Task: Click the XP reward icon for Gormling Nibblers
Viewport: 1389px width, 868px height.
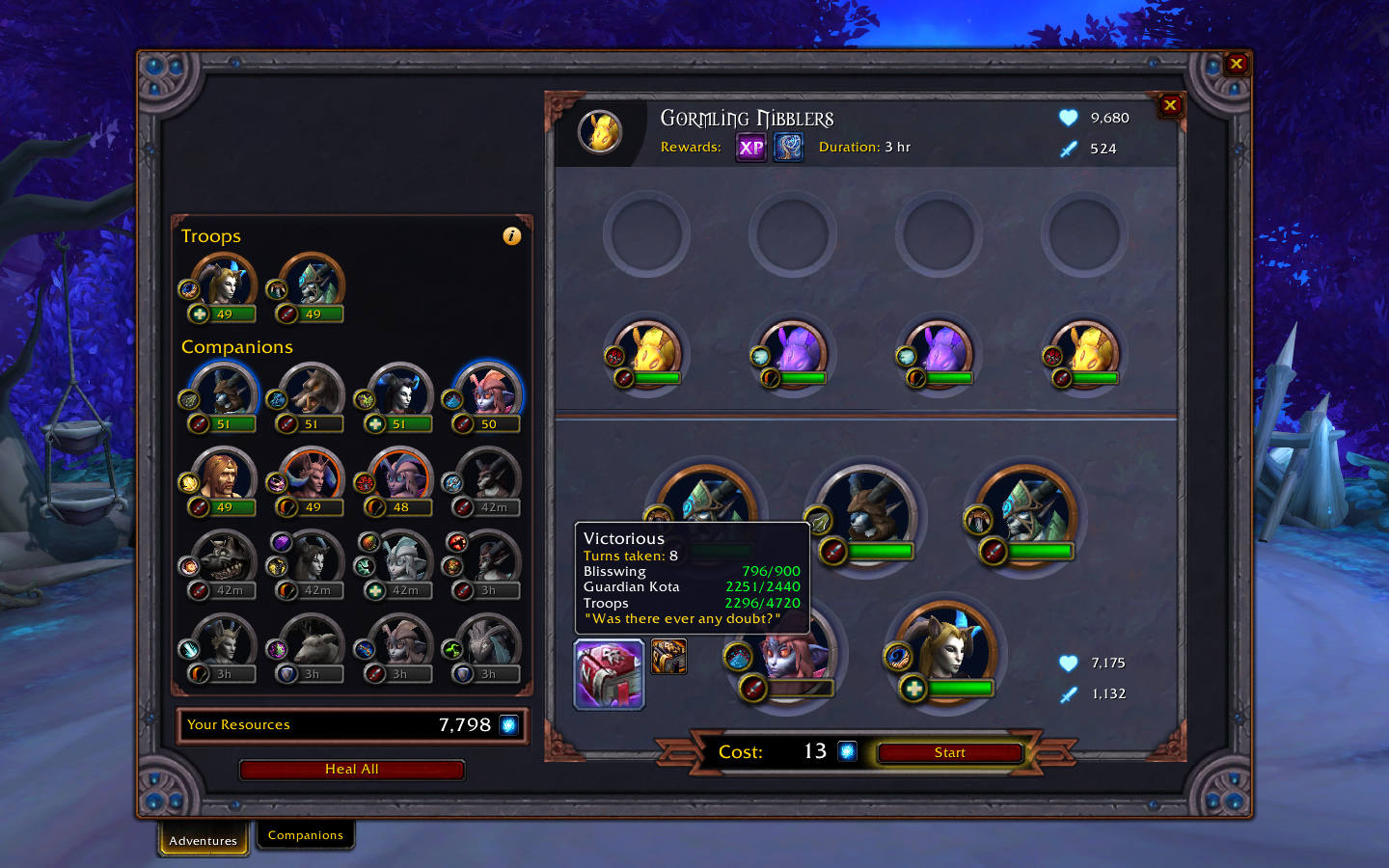Action: 750,147
